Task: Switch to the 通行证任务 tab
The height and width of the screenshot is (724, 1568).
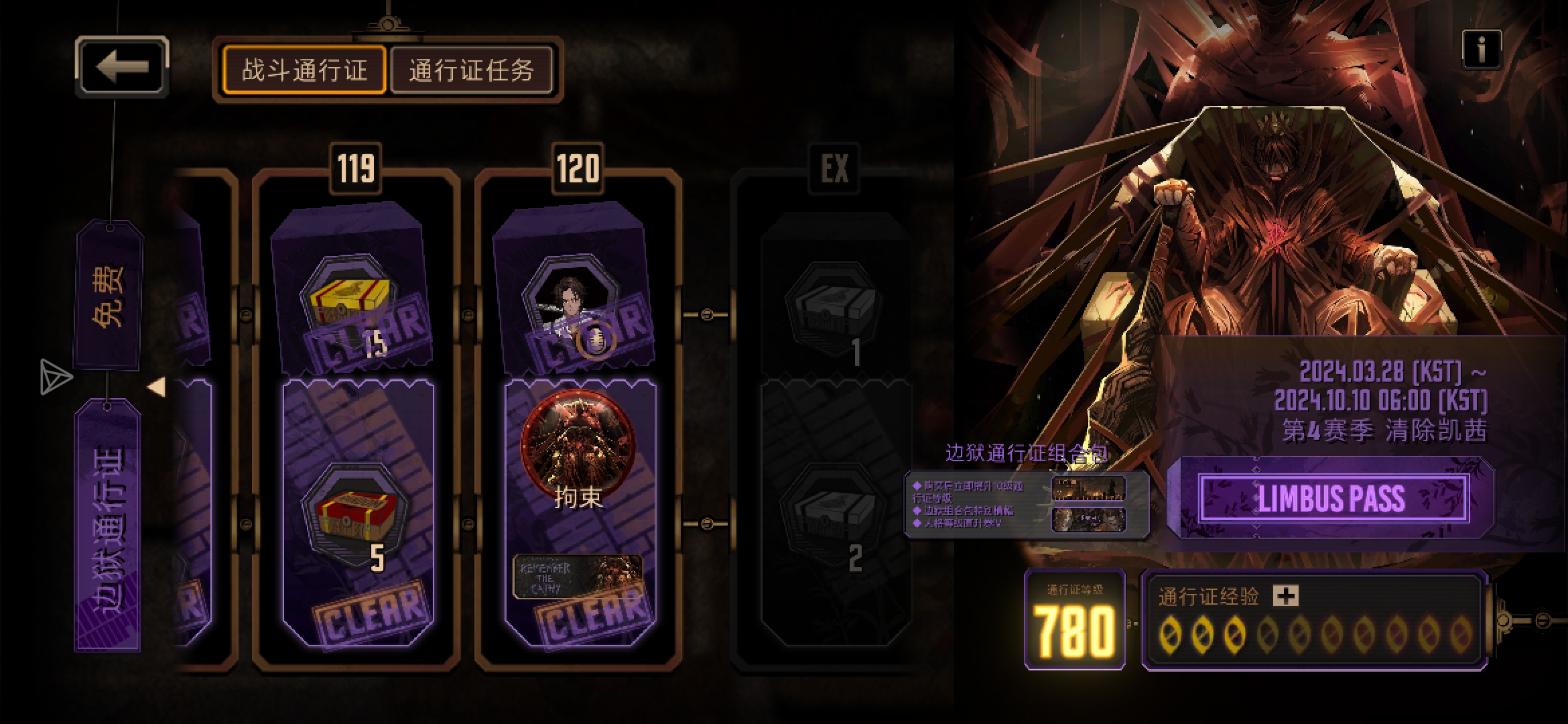Action: point(471,70)
